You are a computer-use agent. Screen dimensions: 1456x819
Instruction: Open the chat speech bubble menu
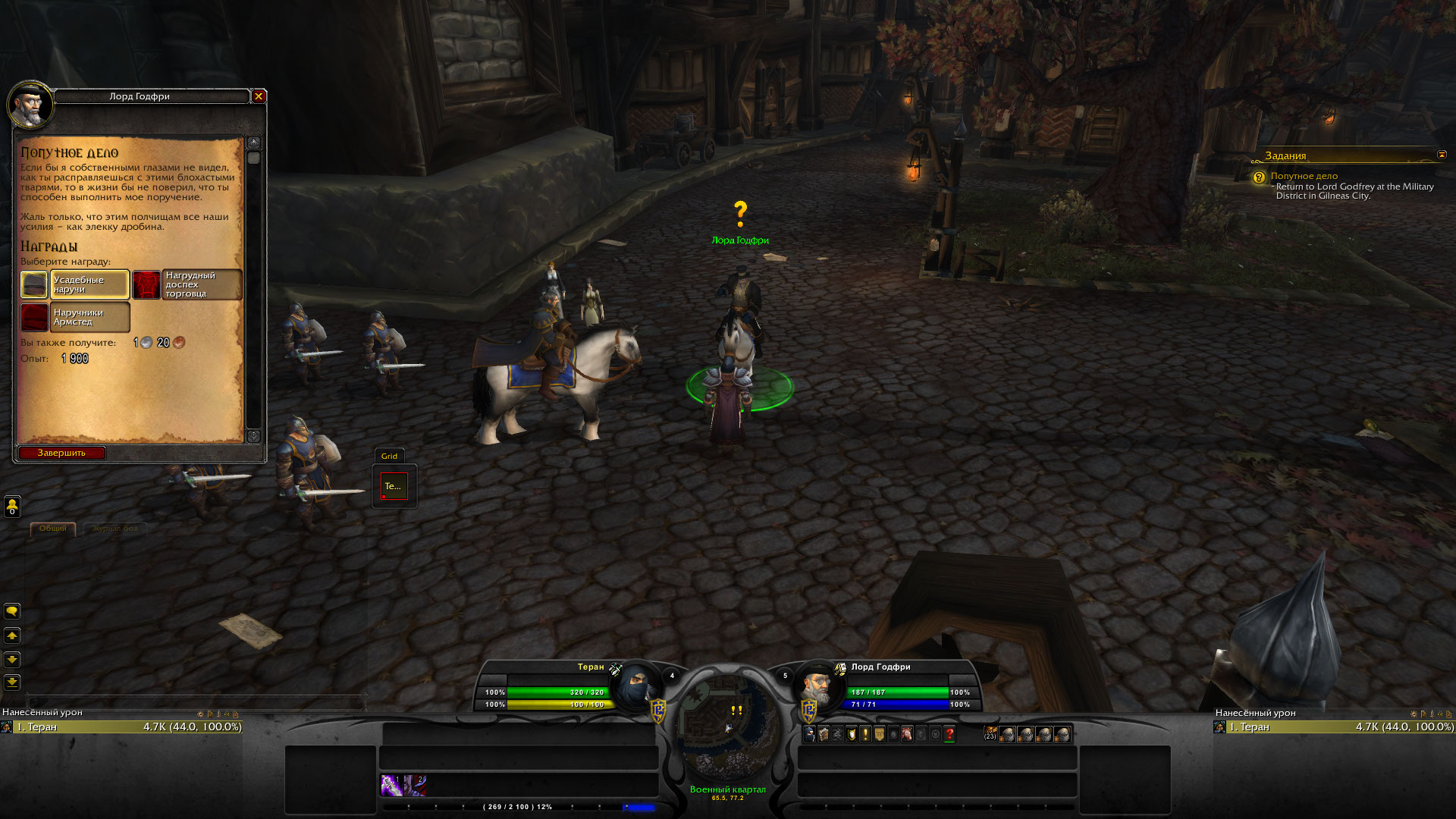point(12,611)
